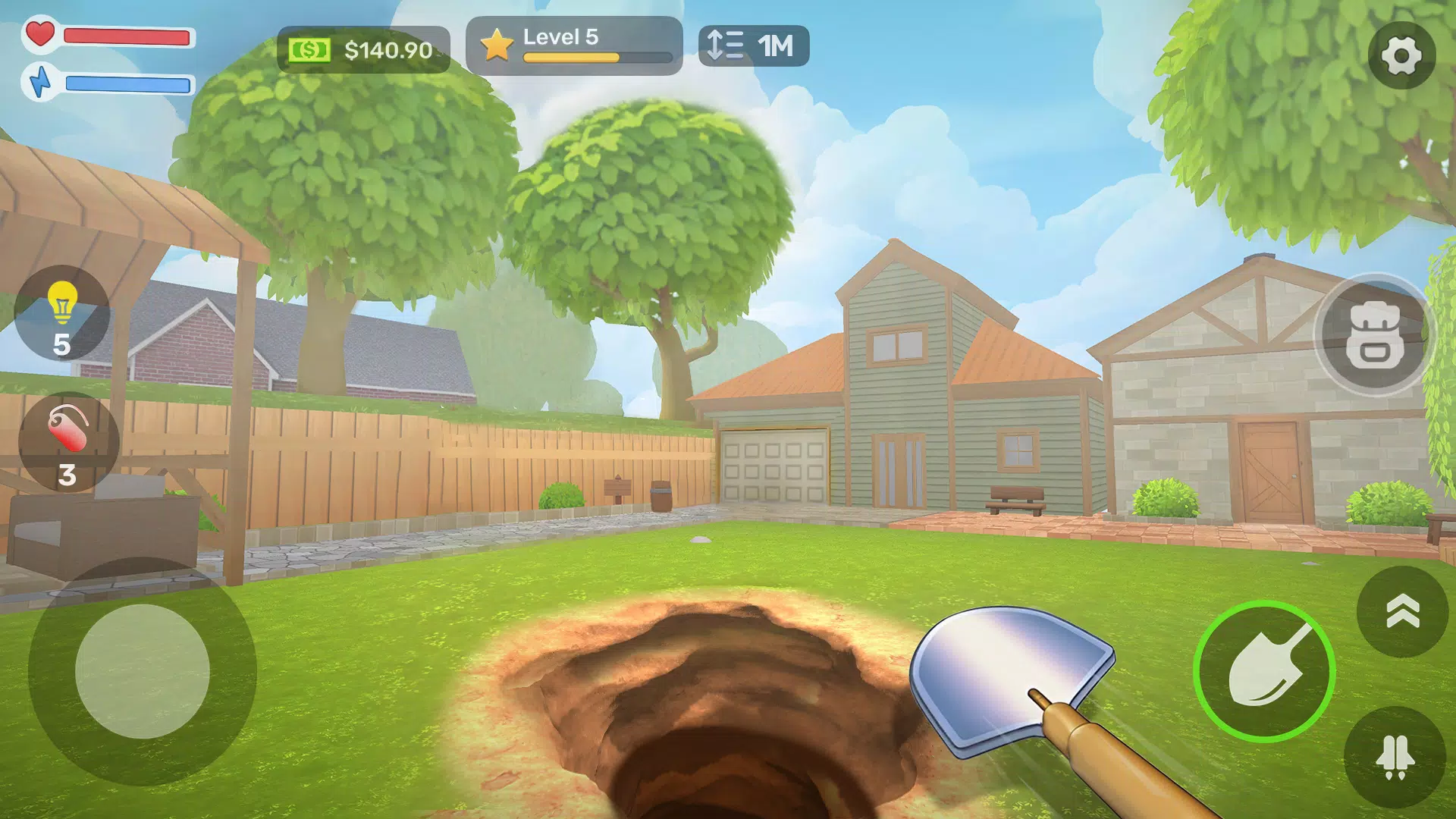Open the Level 5 progress panel

574,45
